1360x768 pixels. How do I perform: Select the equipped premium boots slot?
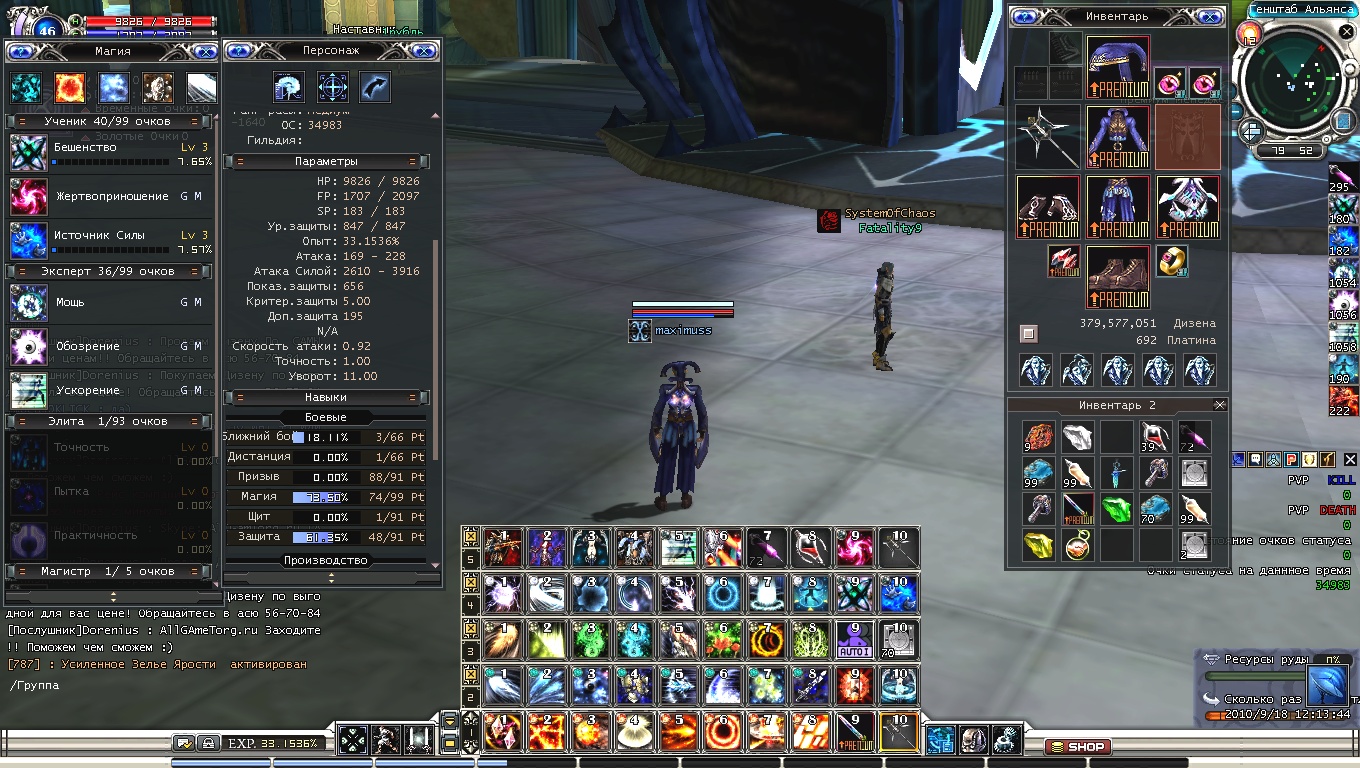1118,277
